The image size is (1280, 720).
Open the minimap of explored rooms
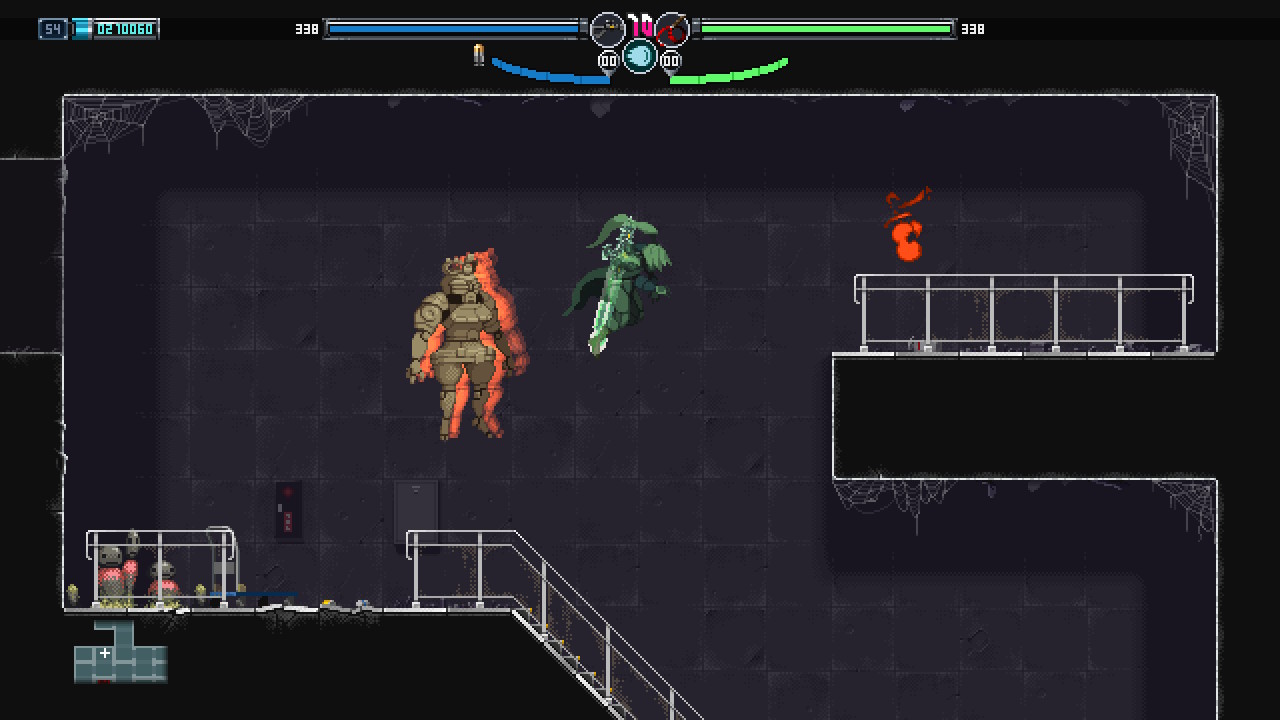point(120,652)
